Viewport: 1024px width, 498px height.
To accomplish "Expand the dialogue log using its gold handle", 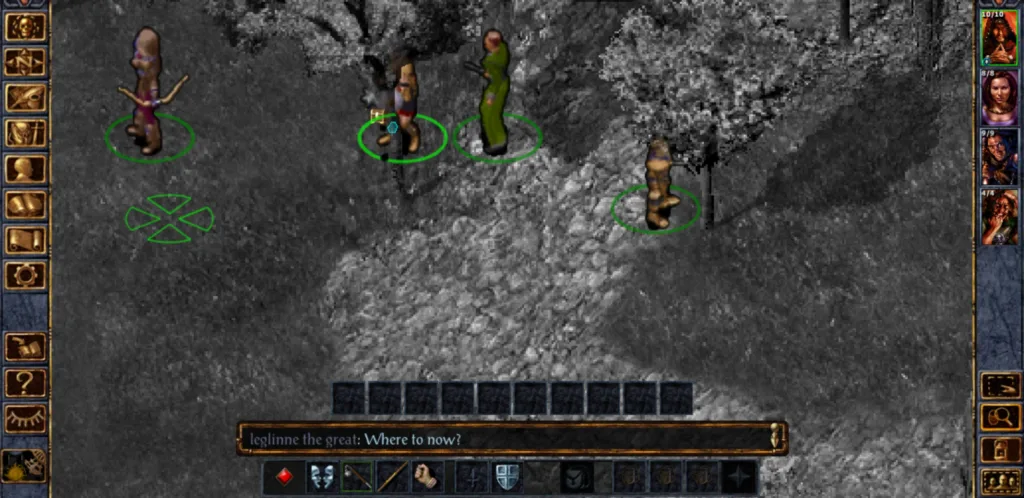I will (x=776, y=437).
